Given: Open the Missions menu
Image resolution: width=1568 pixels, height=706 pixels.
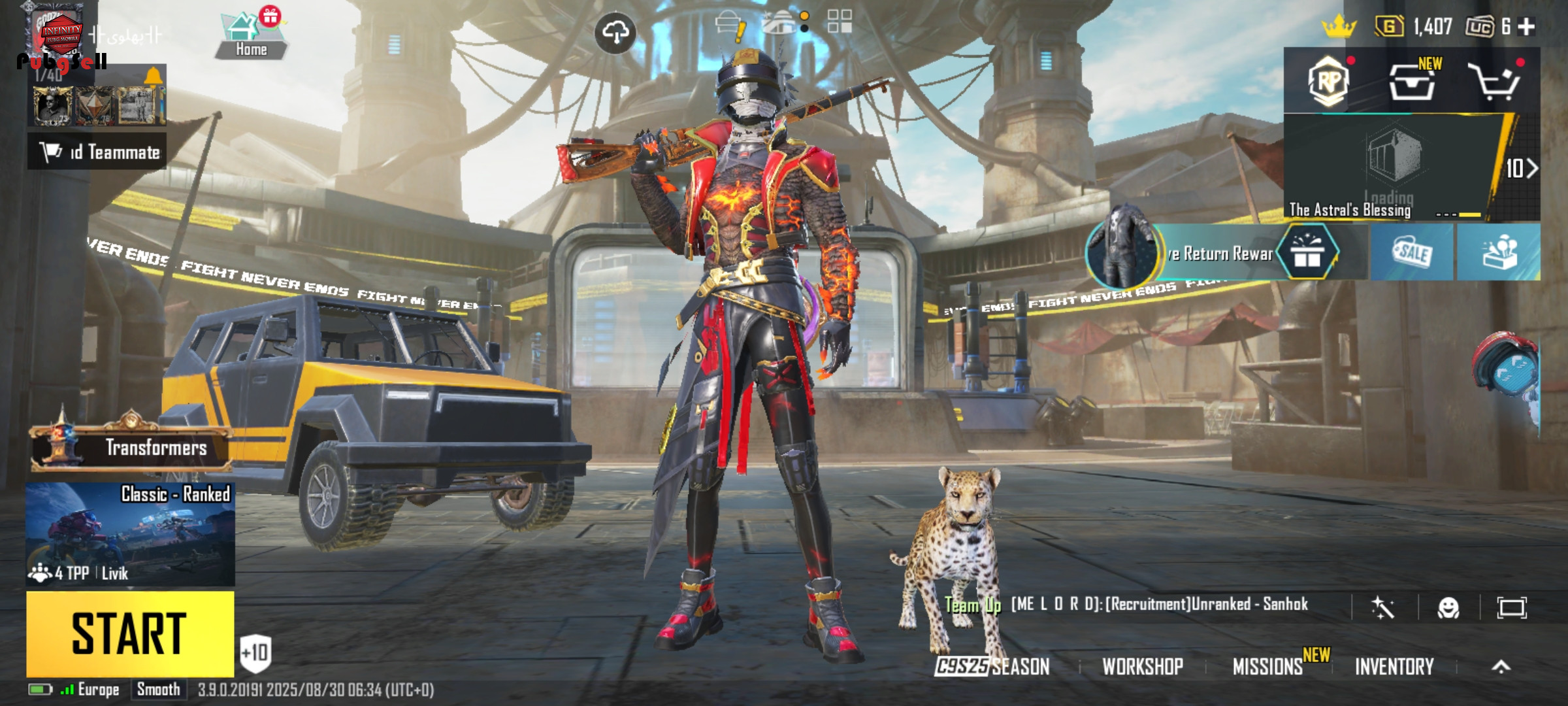Looking at the screenshot, I should (x=1267, y=666).
